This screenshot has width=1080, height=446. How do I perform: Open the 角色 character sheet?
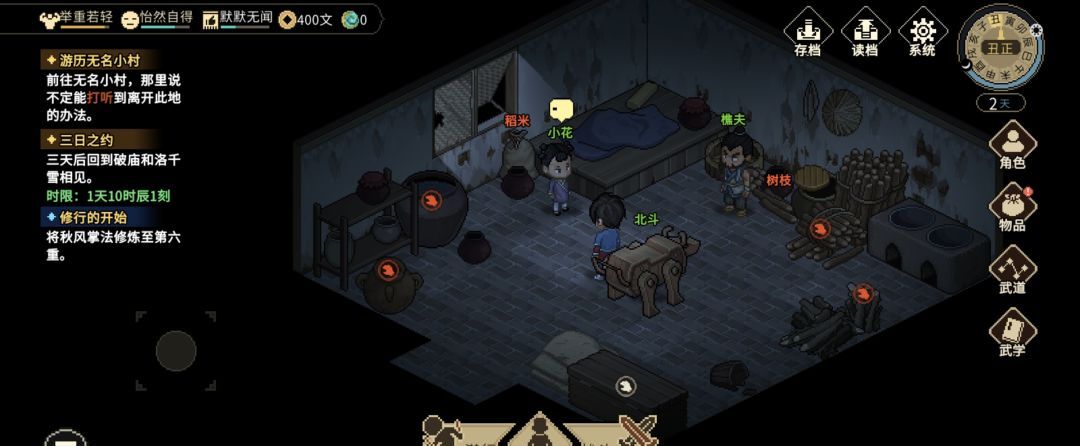(1012, 144)
